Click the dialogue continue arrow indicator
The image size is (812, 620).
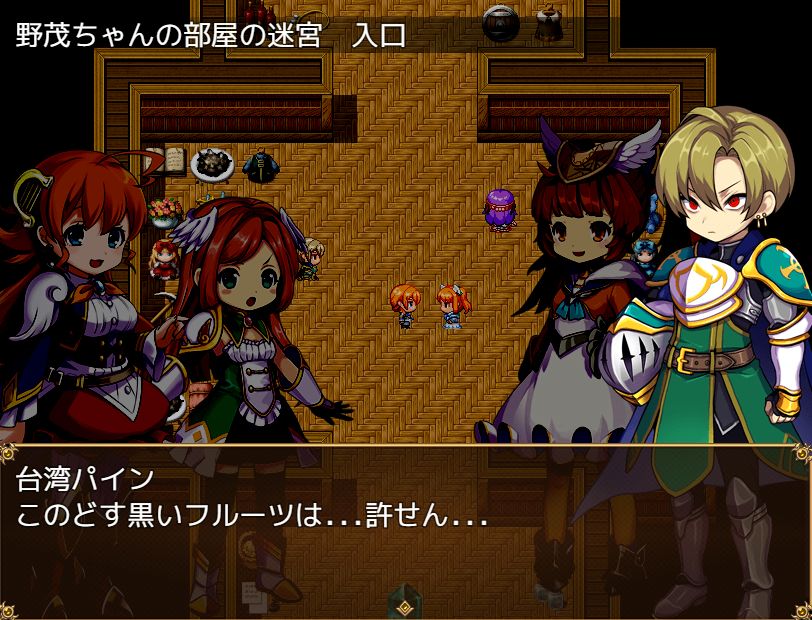[405, 607]
